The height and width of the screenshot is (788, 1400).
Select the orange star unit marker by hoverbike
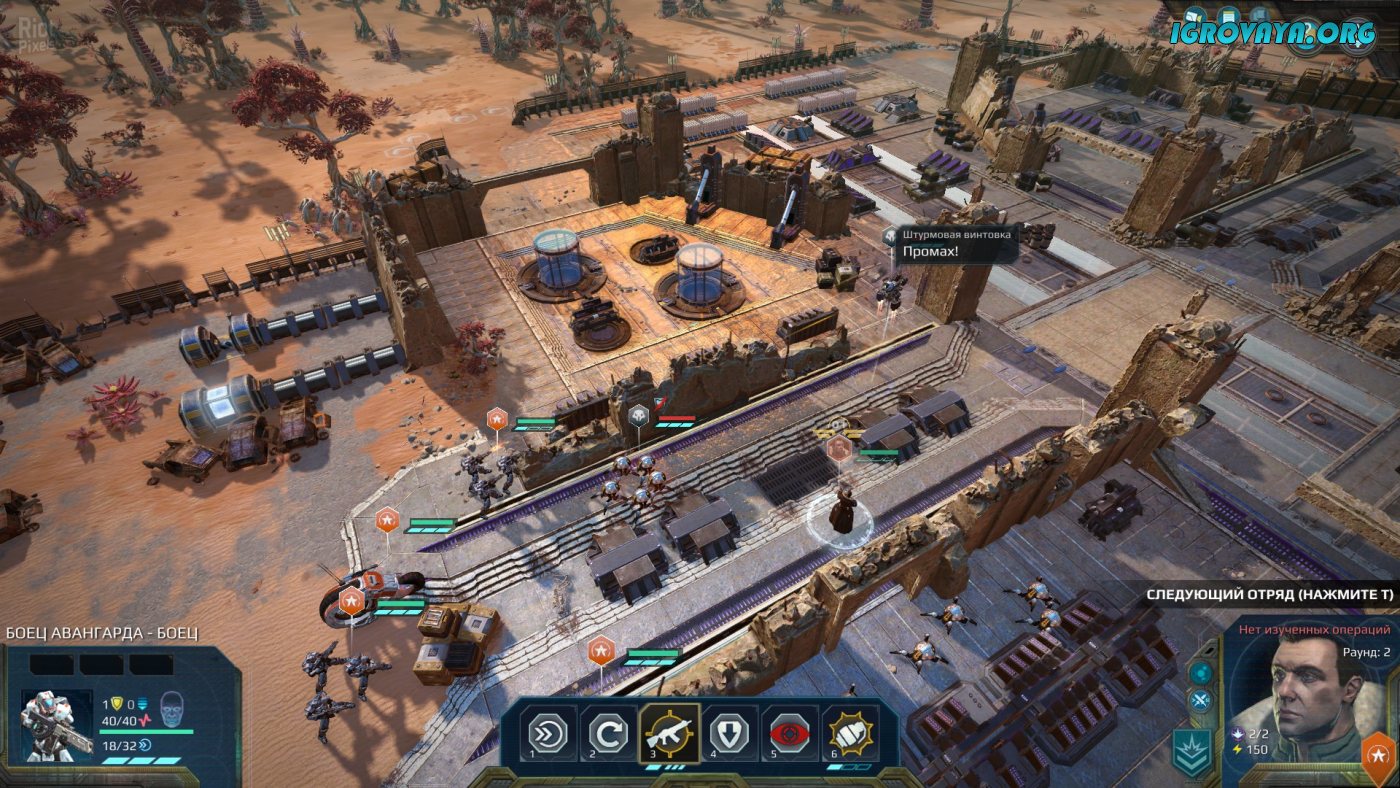click(x=352, y=601)
